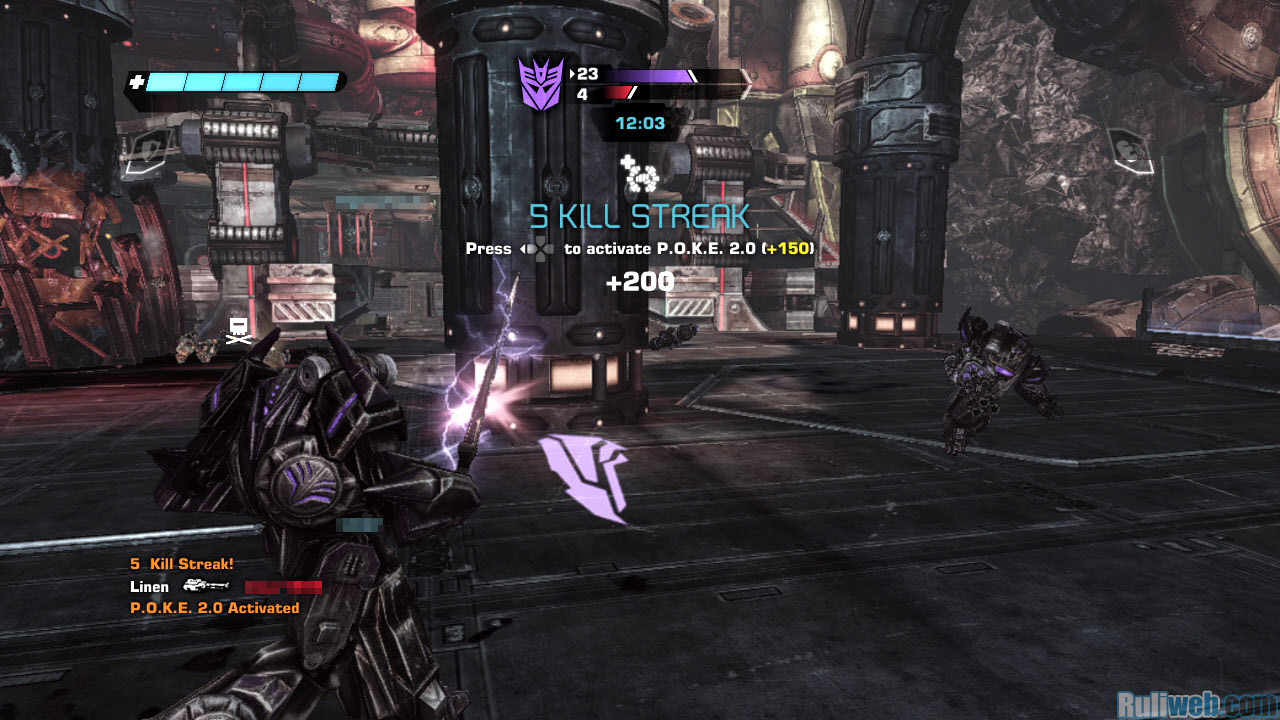The height and width of the screenshot is (720, 1280).
Task: Open the Ruliweb.com watermark link
Action: pos(1196,703)
